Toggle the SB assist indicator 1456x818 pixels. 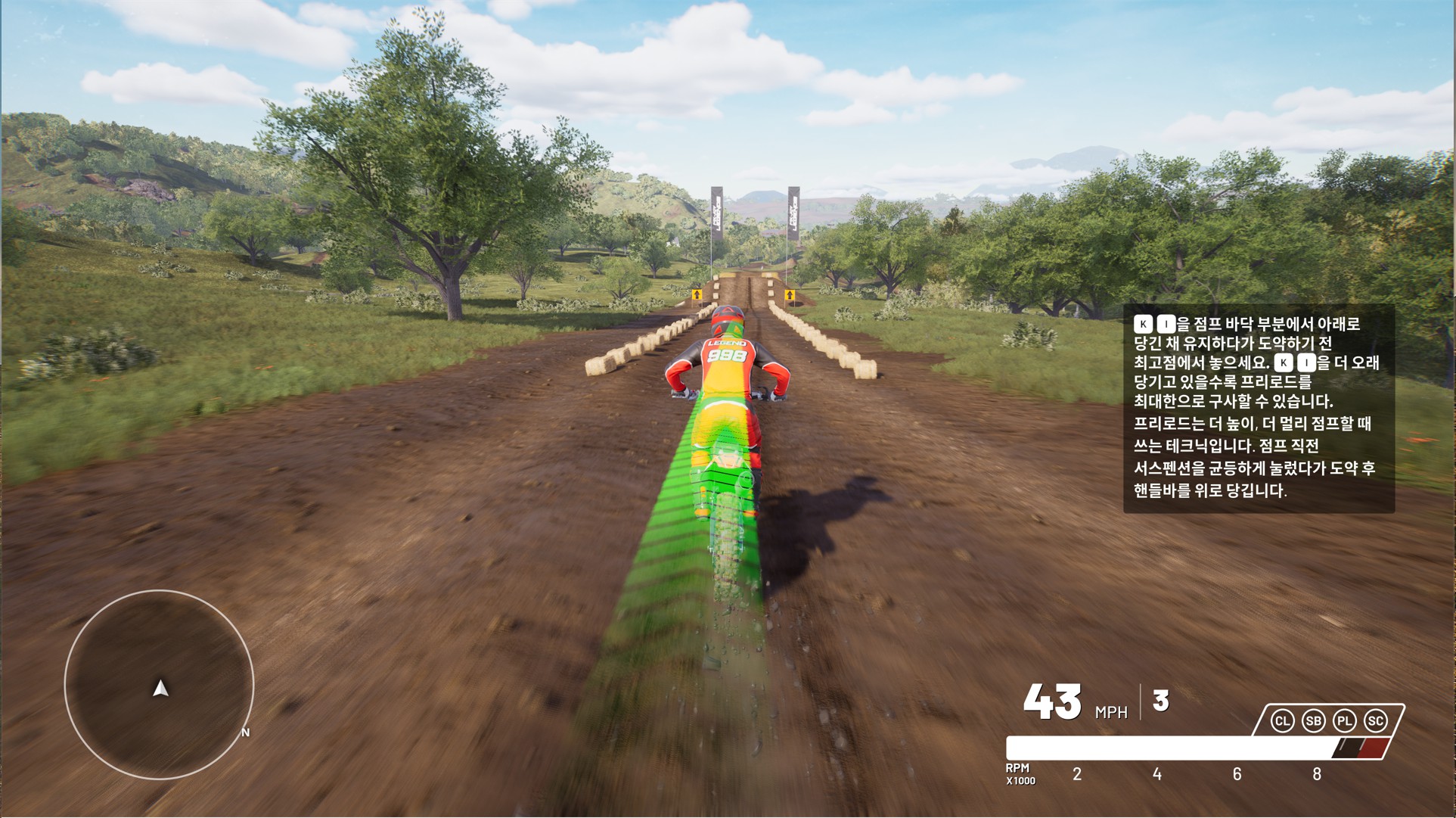[1313, 721]
